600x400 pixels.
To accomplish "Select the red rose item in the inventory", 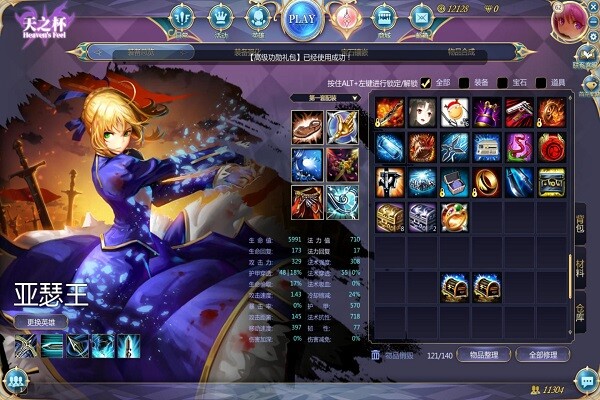I will 551,147.
